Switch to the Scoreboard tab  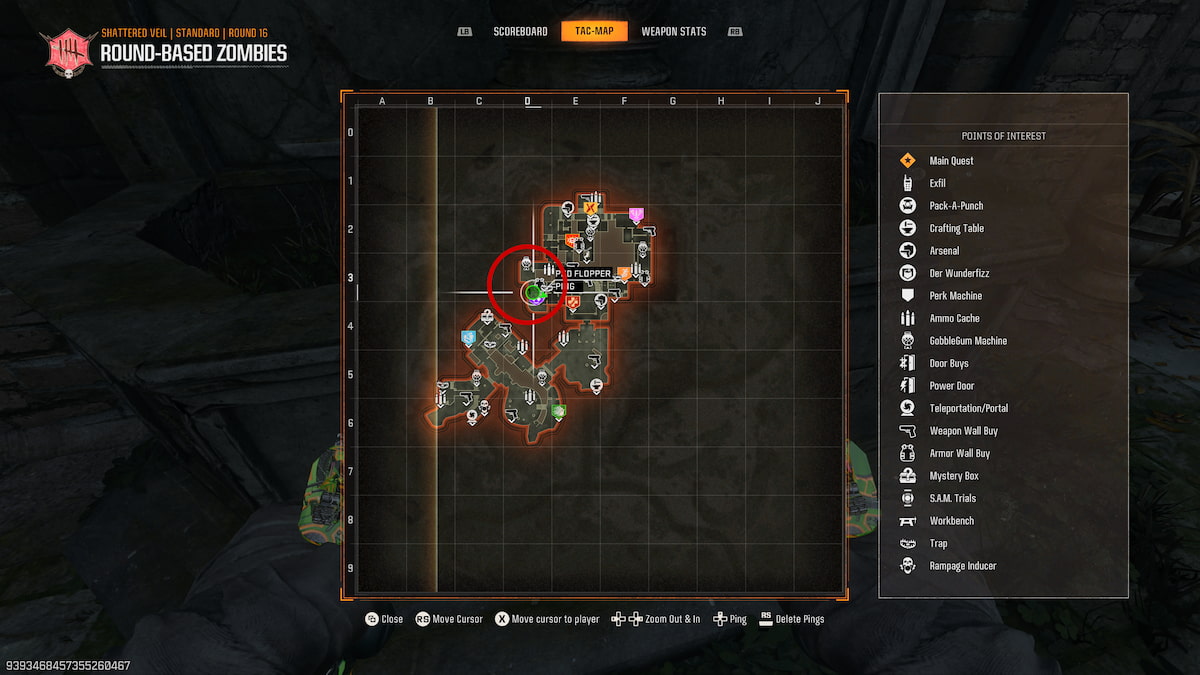(x=520, y=31)
